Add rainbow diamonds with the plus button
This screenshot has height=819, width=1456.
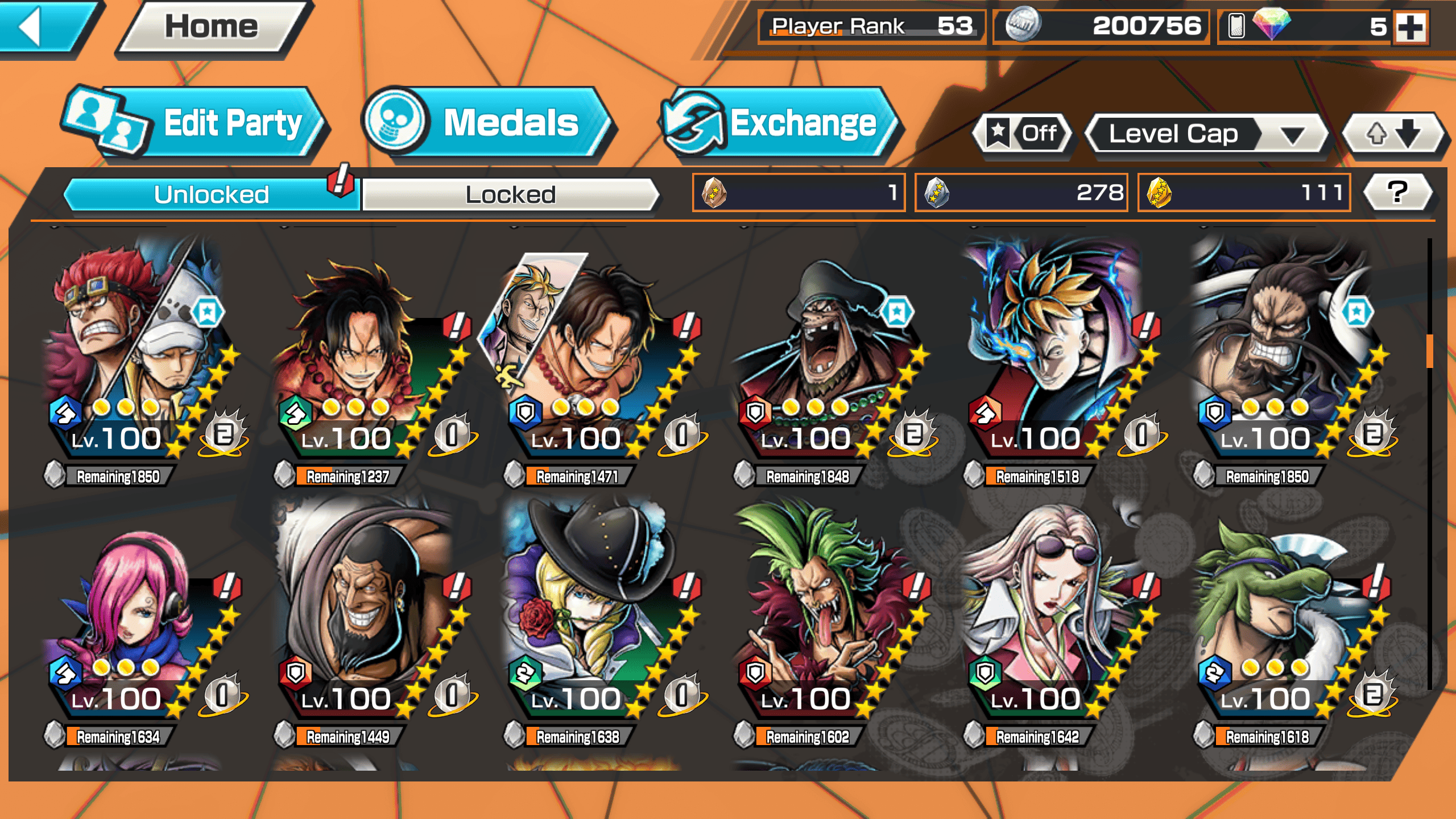(1411, 27)
